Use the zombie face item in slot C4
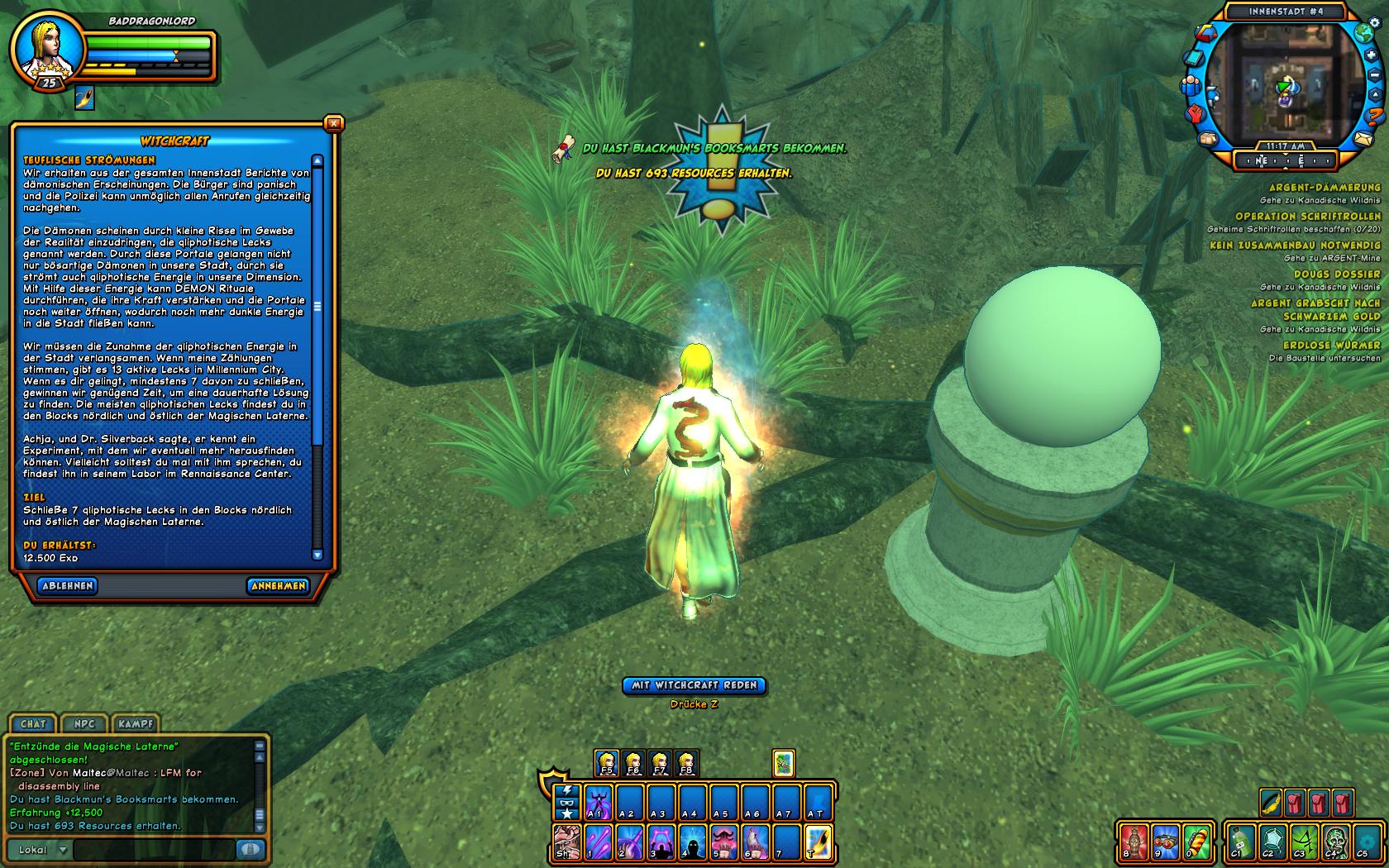The width and height of the screenshot is (1389, 868). 1333,842
